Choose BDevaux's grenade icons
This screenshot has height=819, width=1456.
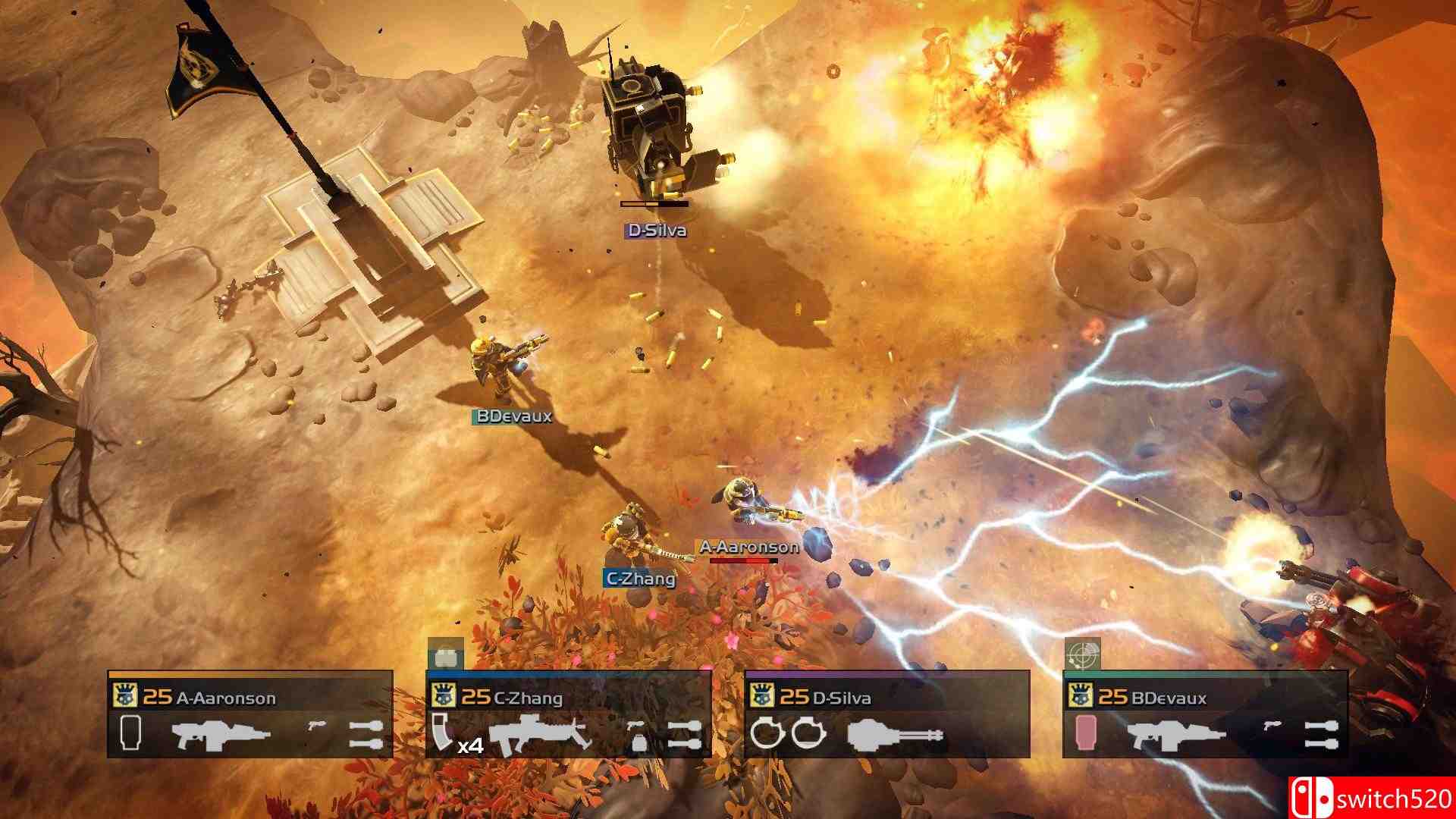click(1321, 735)
